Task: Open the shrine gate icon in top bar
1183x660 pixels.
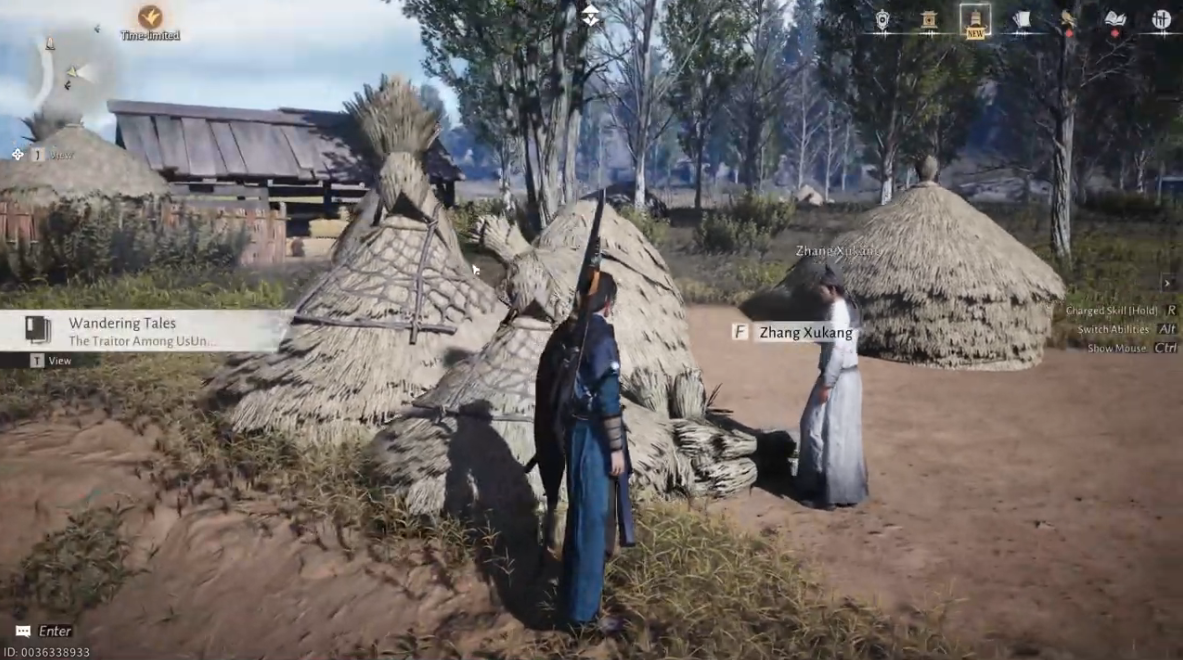Action: point(929,20)
